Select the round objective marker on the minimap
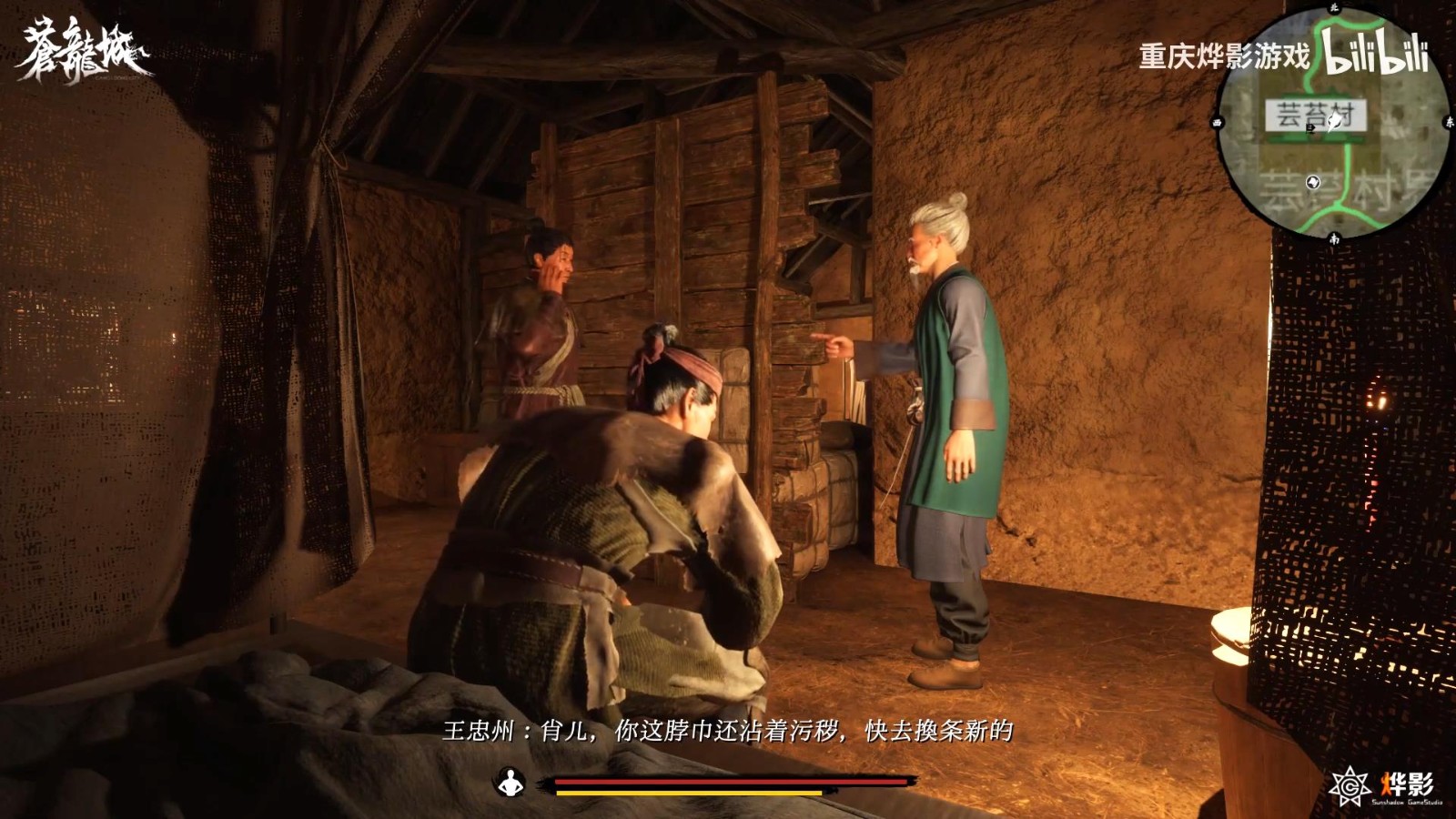The image size is (1456, 819). 1313,182
